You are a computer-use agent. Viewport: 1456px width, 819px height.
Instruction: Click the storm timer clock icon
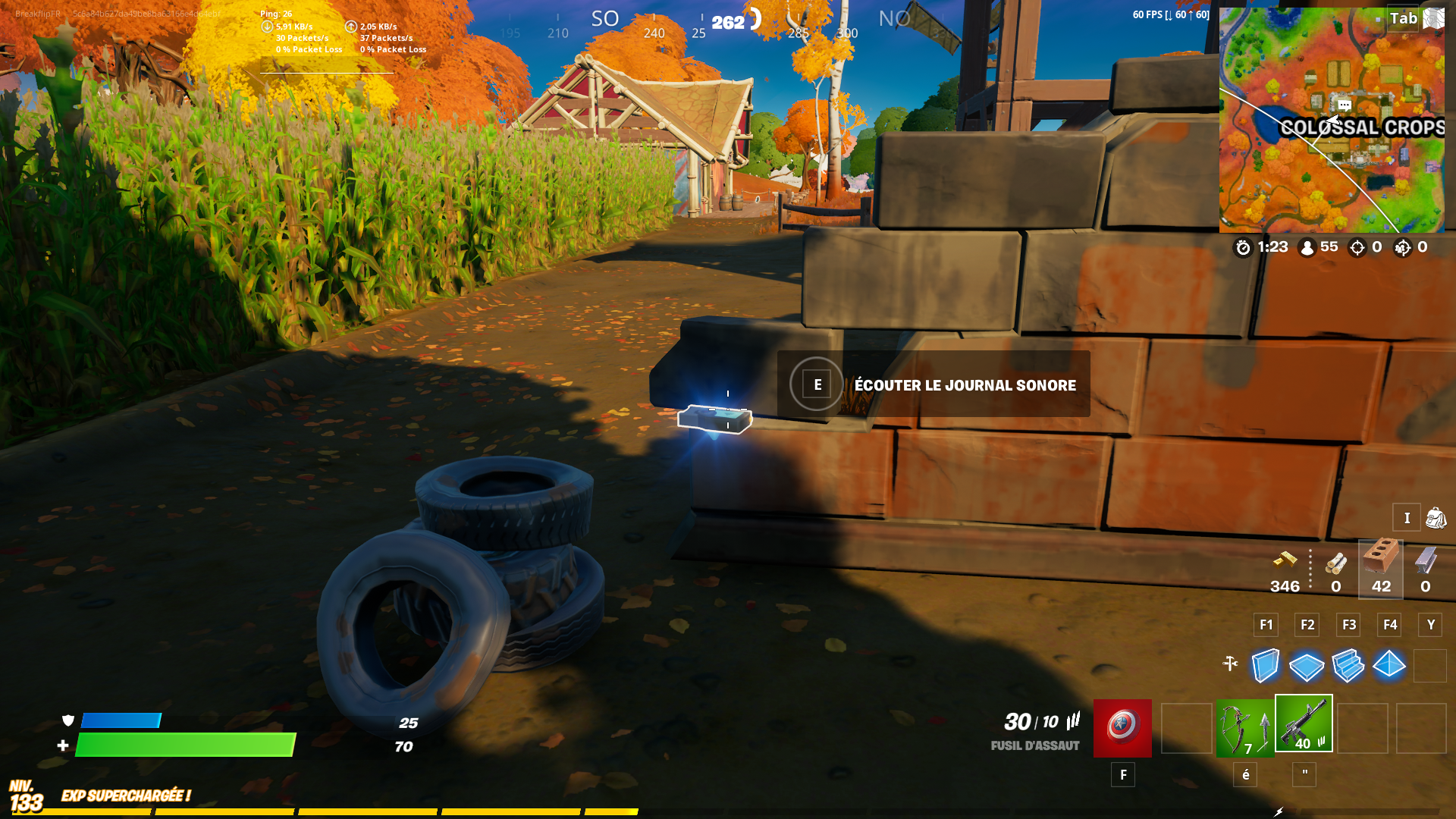coord(1242,247)
